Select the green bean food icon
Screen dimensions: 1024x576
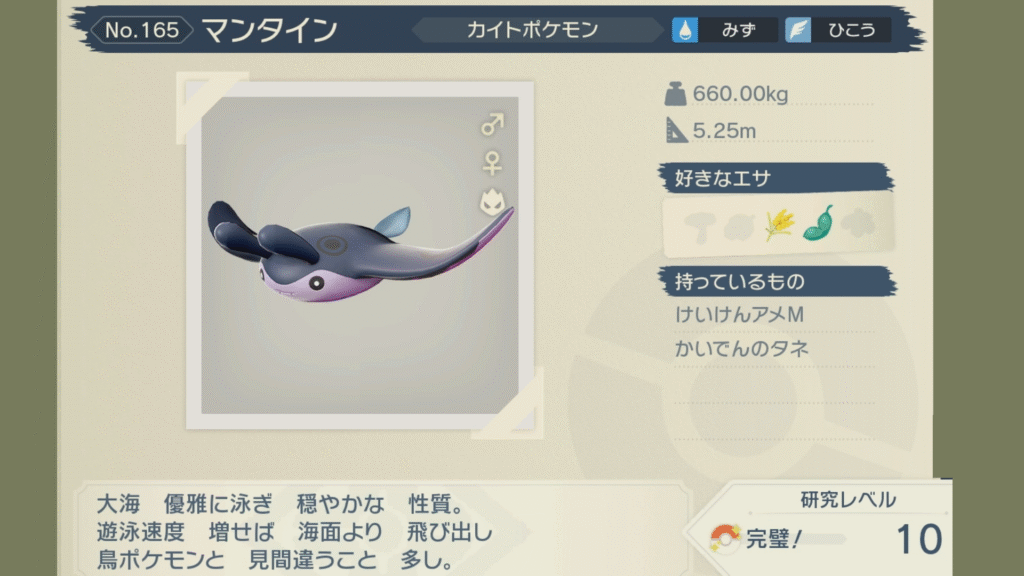pyautogui.click(x=818, y=223)
